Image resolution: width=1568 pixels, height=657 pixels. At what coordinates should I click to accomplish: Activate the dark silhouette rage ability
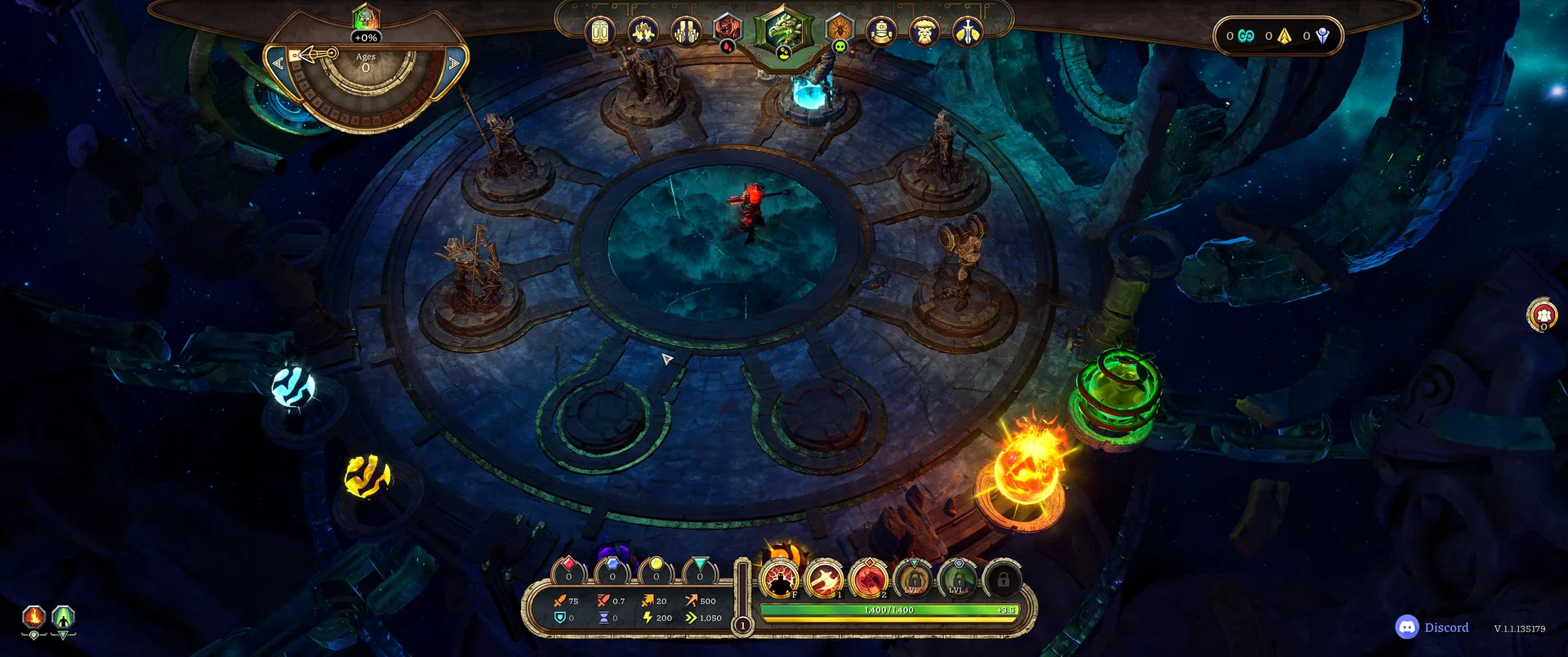[x=781, y=580]
